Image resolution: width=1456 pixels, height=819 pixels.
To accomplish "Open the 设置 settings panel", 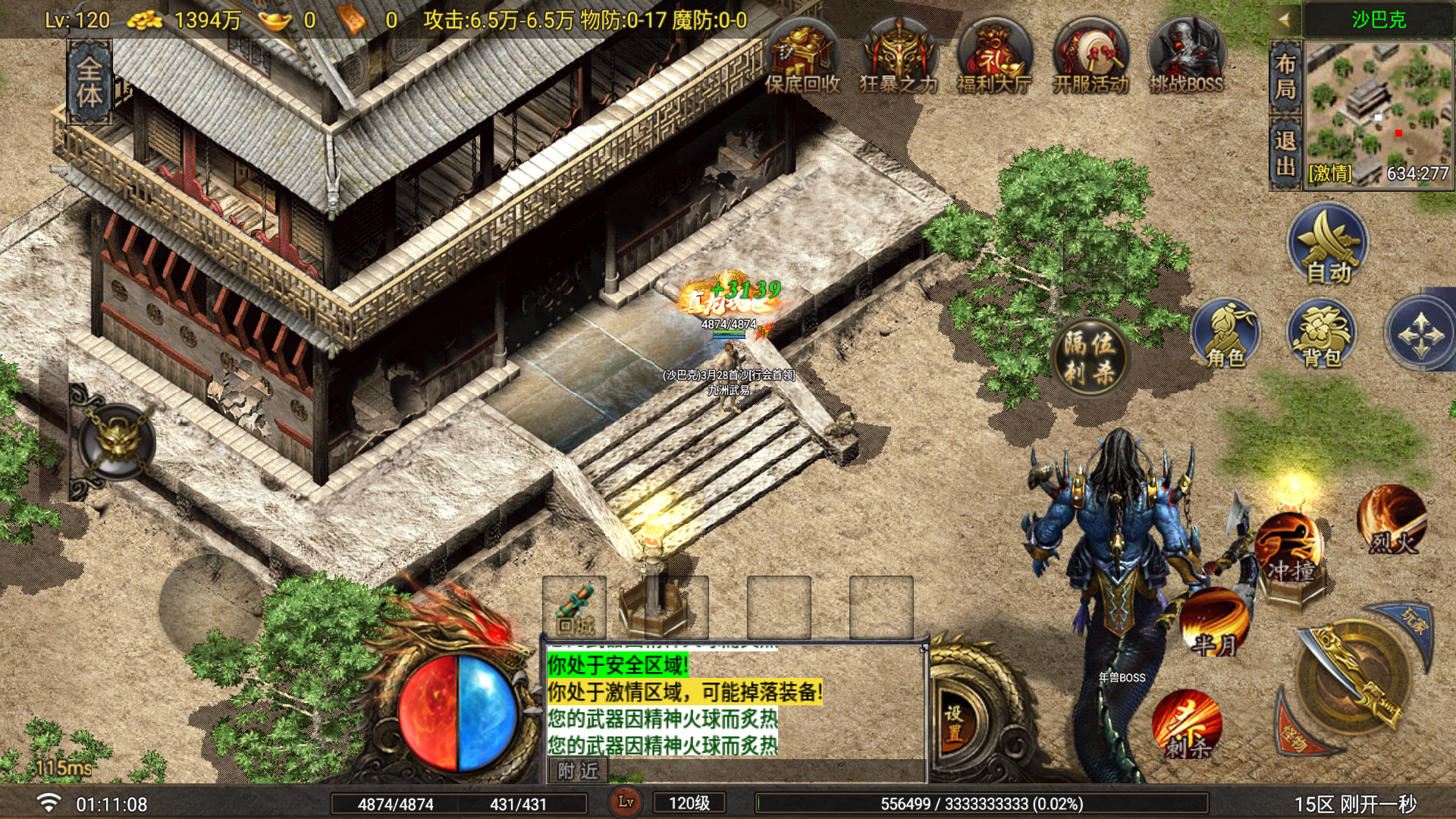I will click(955, 722).
